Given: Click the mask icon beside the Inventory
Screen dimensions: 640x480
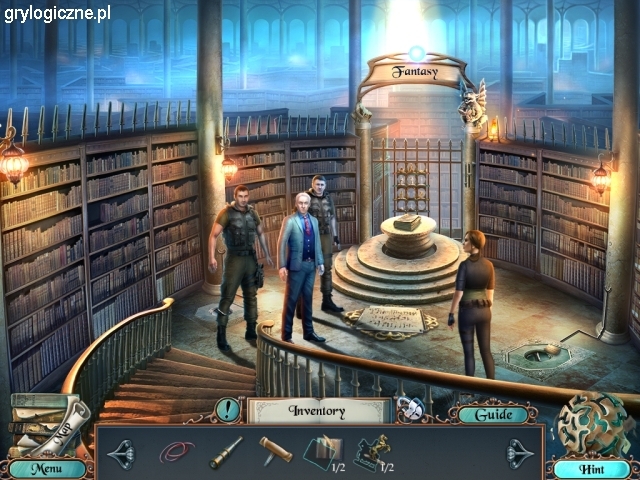Looking at the screenshot, I should point(409,409).
